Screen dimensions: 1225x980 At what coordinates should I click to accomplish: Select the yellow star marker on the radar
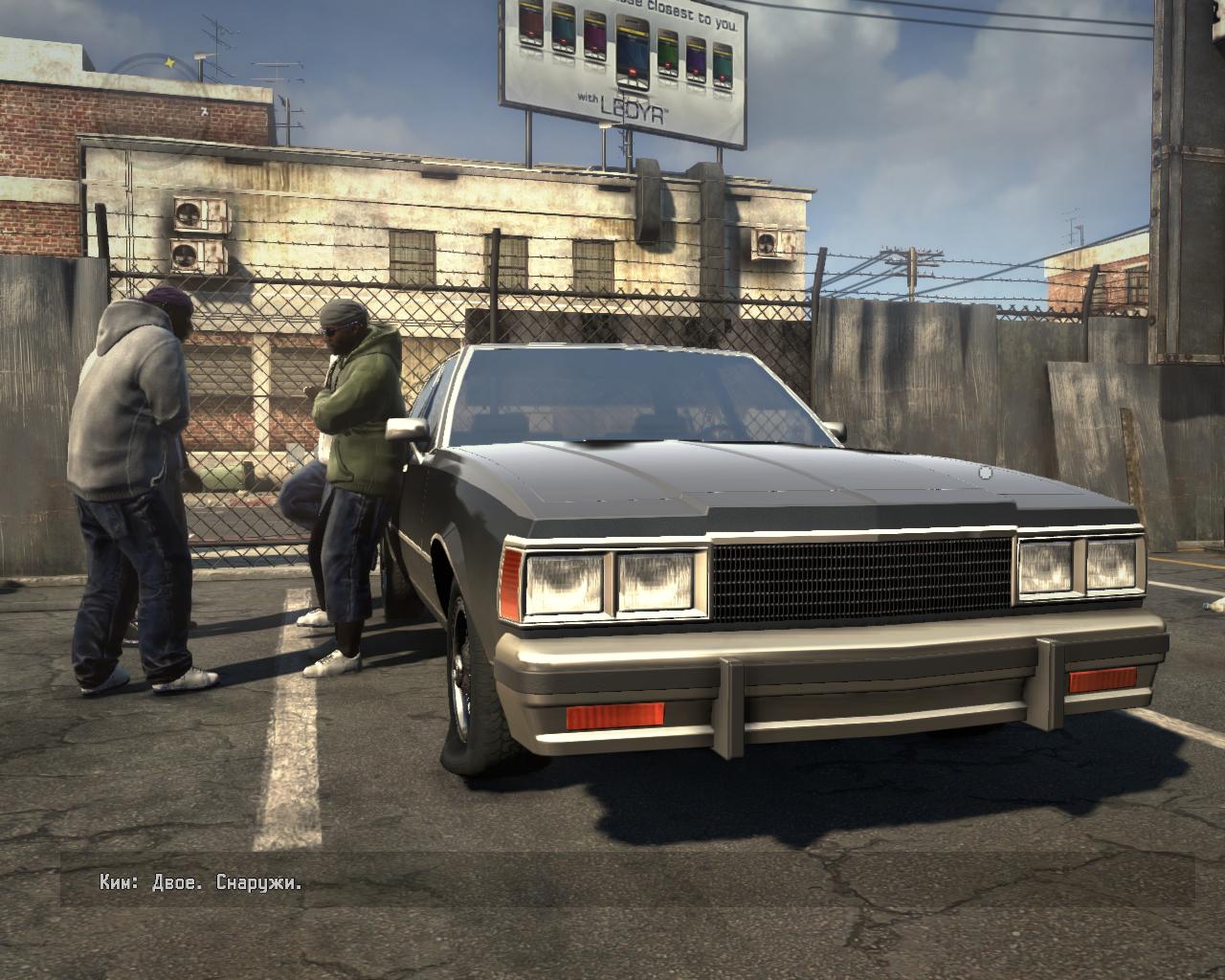(x=170, y=62)
